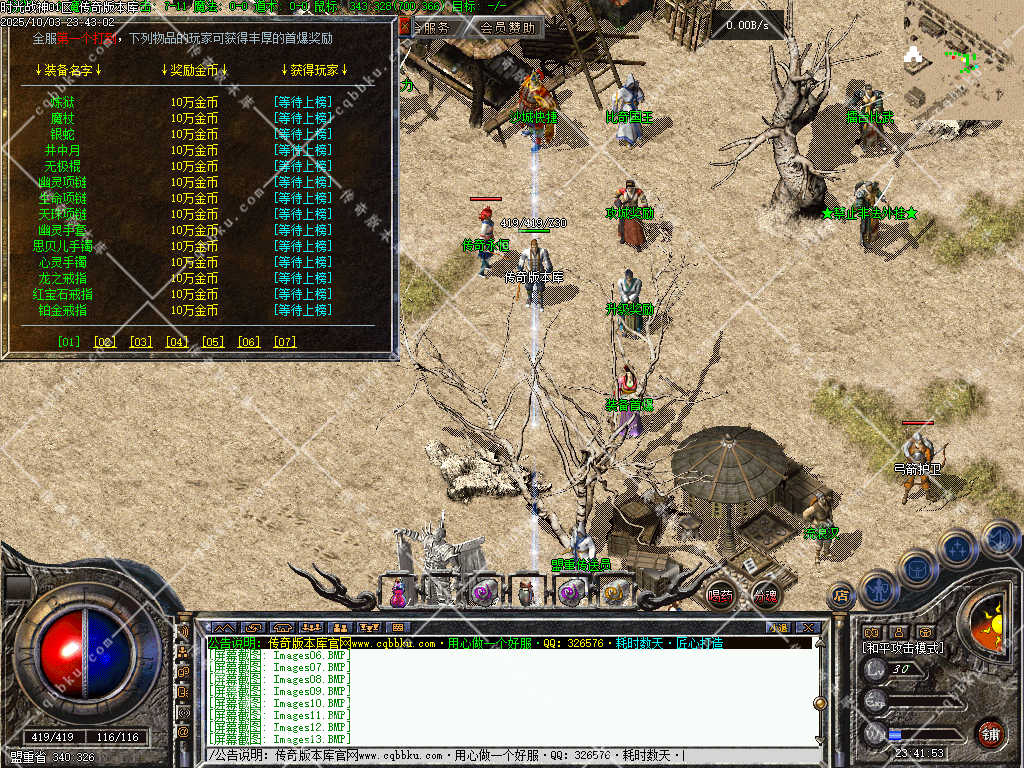Use the pink potion in the hotbar
This screenshot has height=768, width=1024.
click(x=399, y=593)
